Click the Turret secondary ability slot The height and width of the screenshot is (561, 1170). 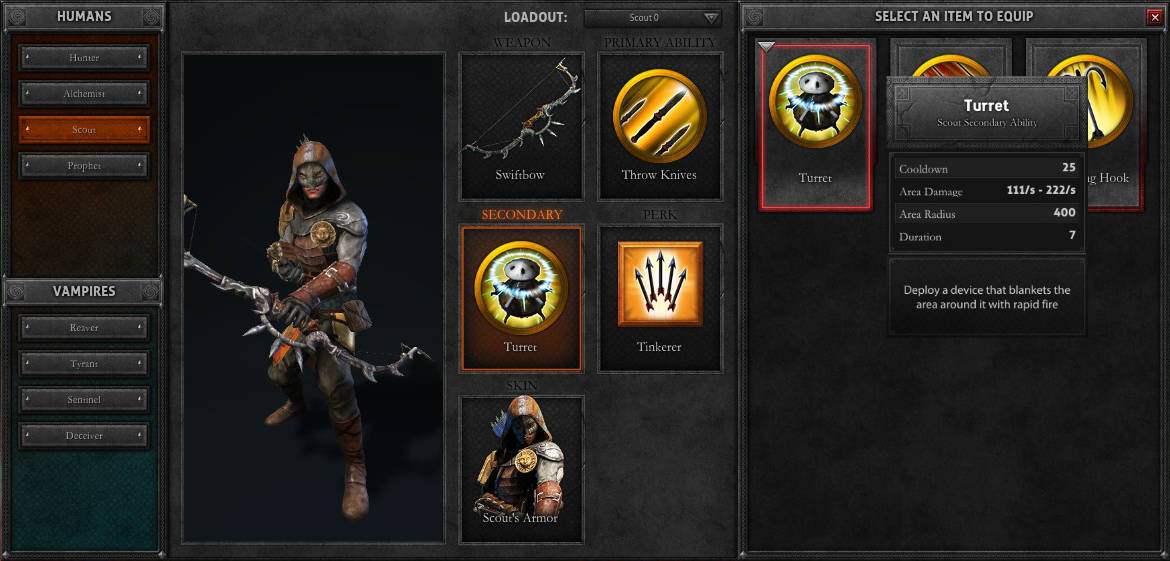pyautogui.click(x=520, y=297)
